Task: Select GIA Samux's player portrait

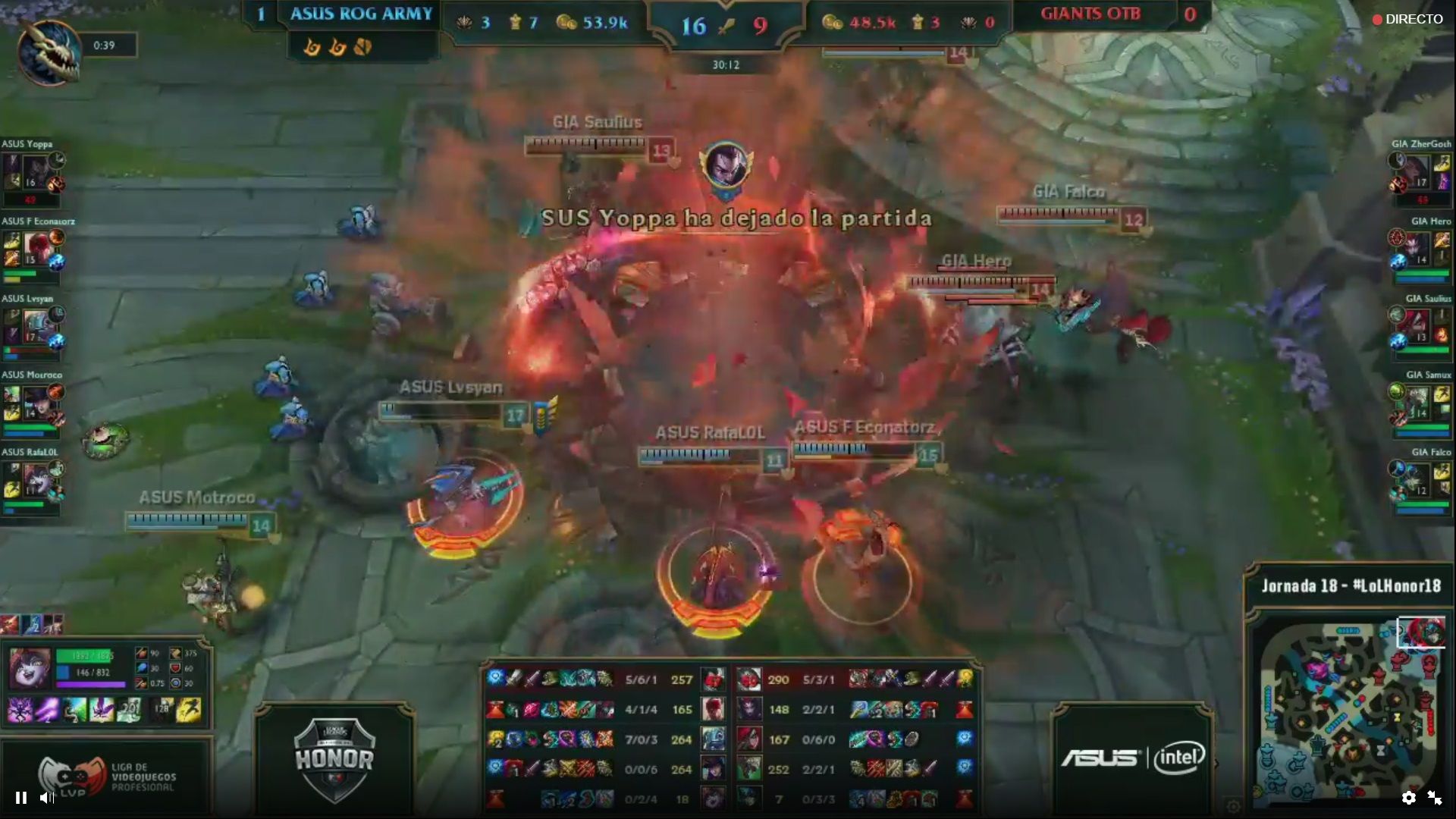Action: [x=1417, y=403]
